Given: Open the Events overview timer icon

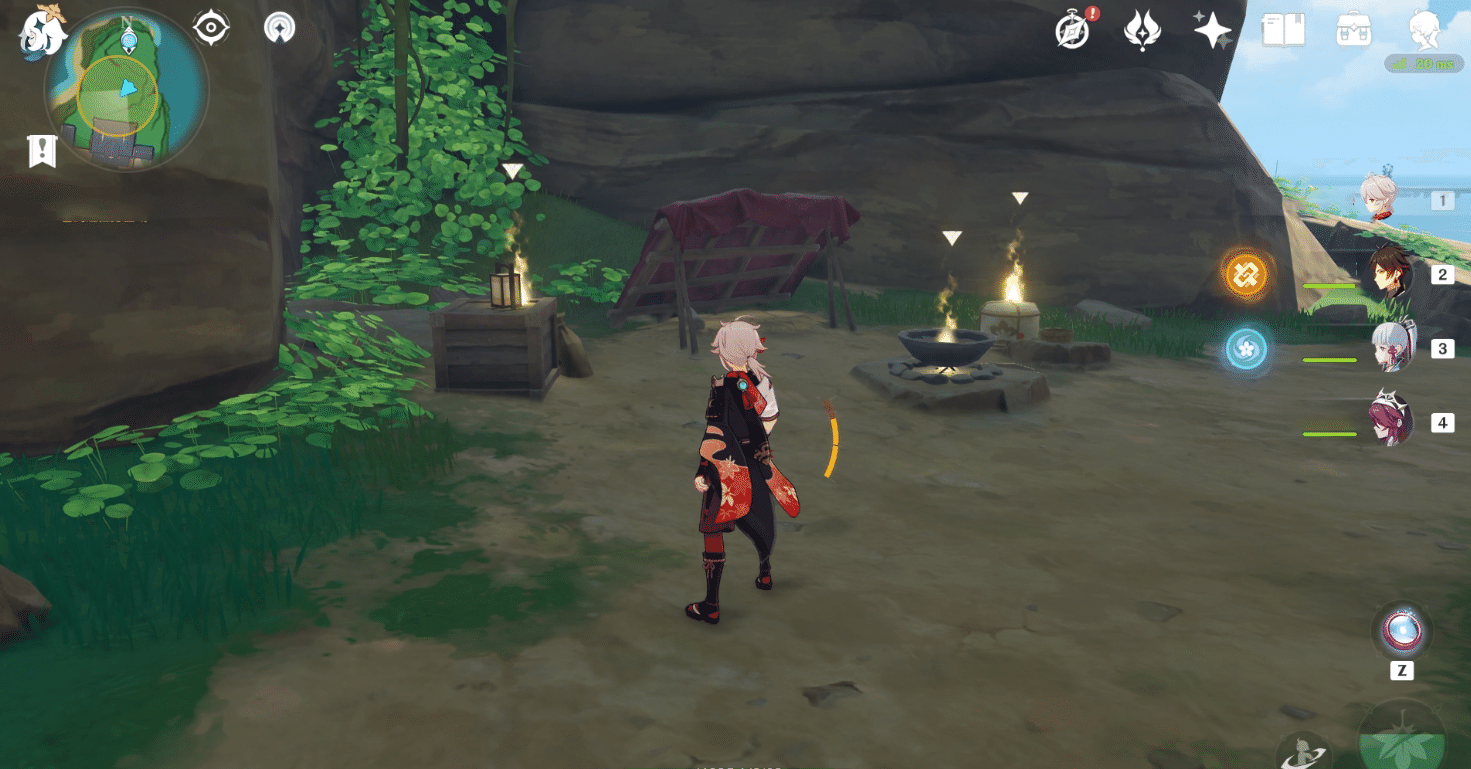Looking at the screenshot, I should click(1070, 31).
